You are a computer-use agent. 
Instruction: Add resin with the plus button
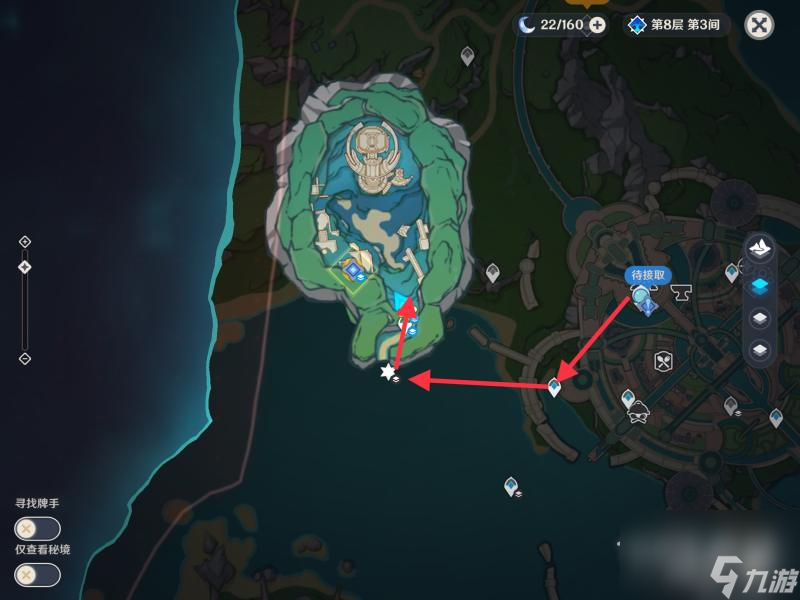(597, 25)
